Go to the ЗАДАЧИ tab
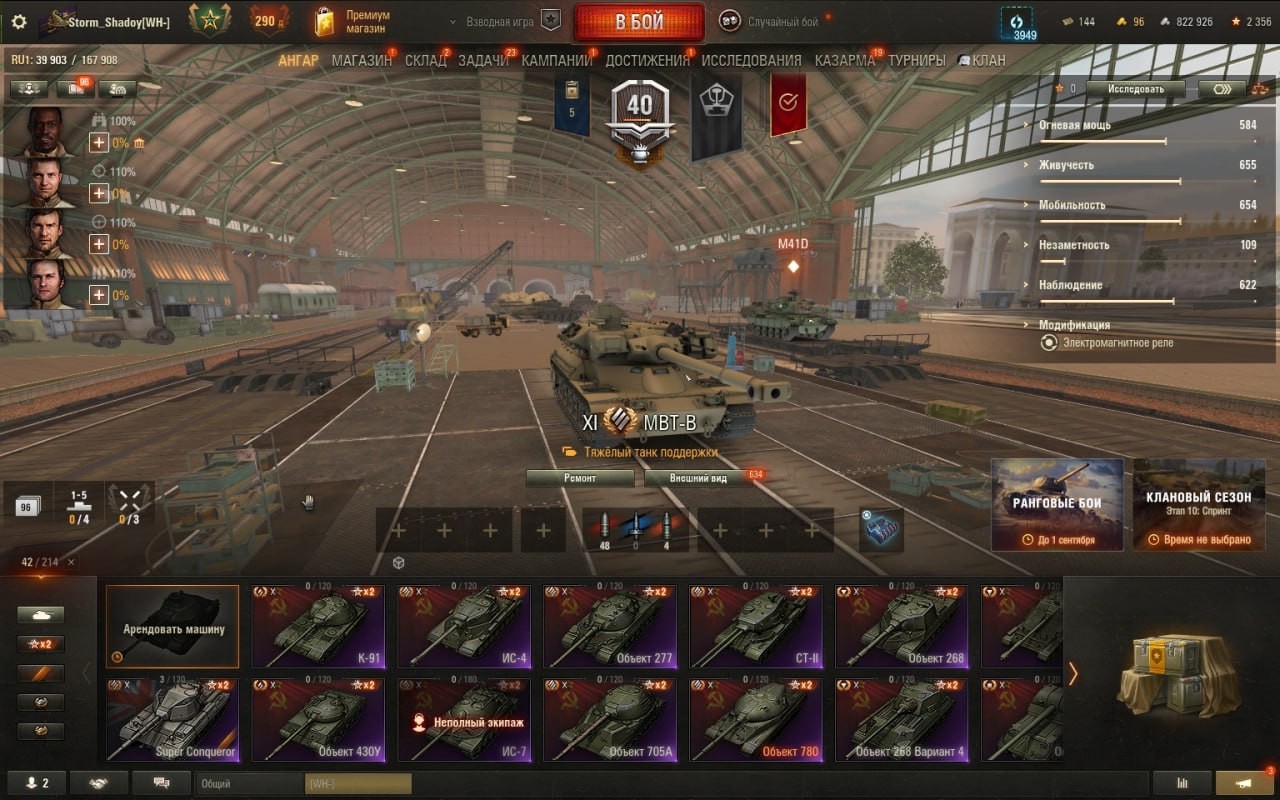The height and width of the screenshot is (800, 1280). coord(483,60)
